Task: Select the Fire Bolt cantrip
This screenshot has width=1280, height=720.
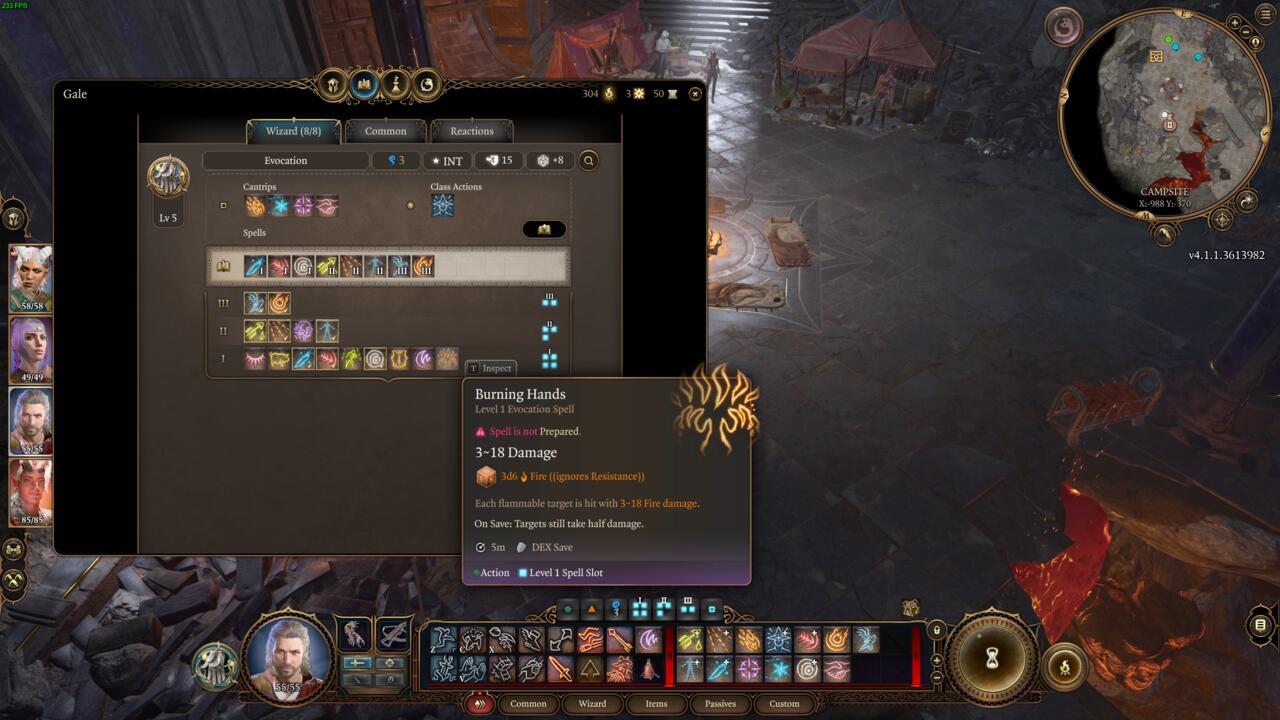Action: tap(255, 205)
